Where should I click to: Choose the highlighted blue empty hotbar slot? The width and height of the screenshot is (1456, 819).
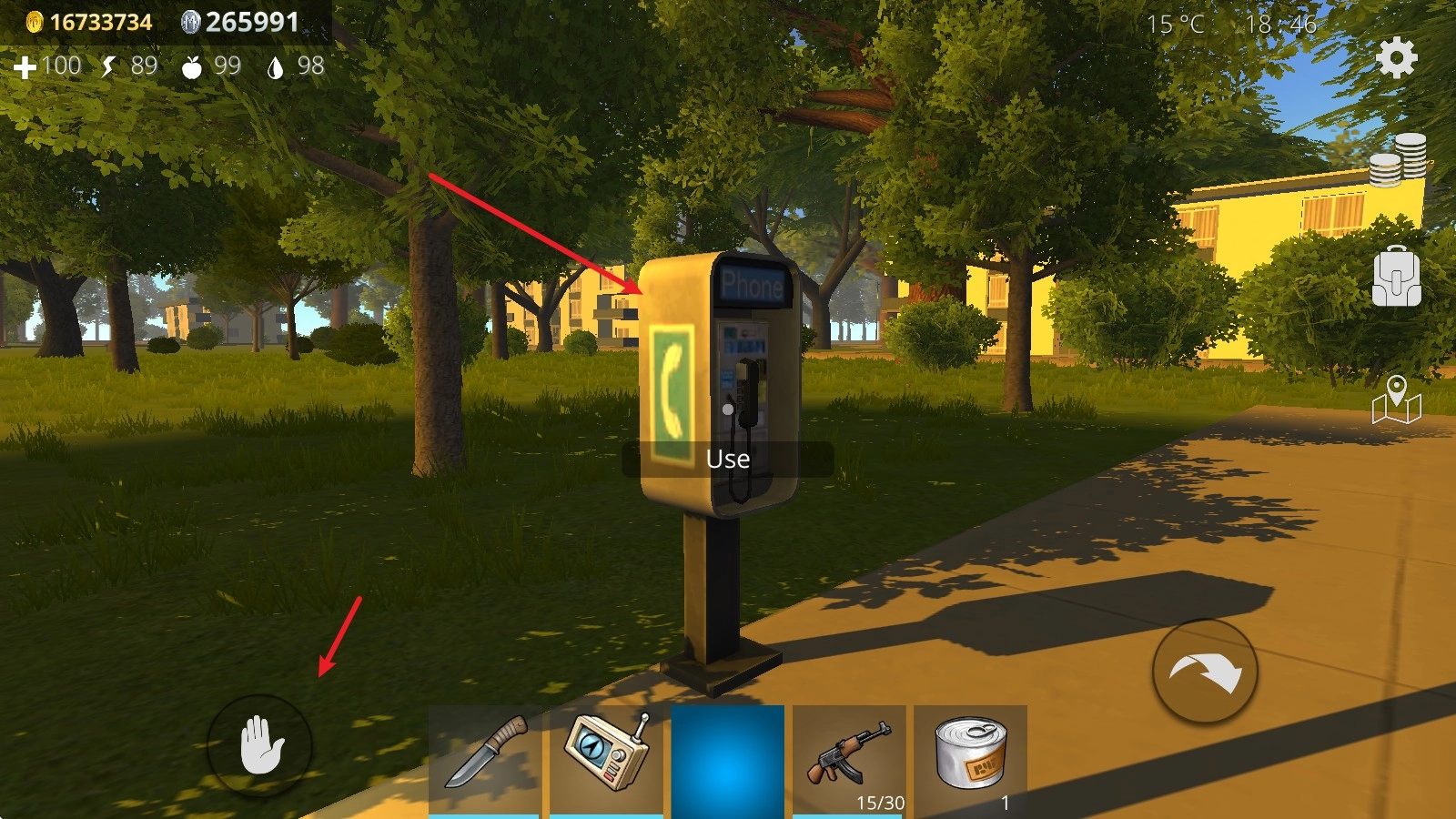pyautogui.click(x=727, y=761)
